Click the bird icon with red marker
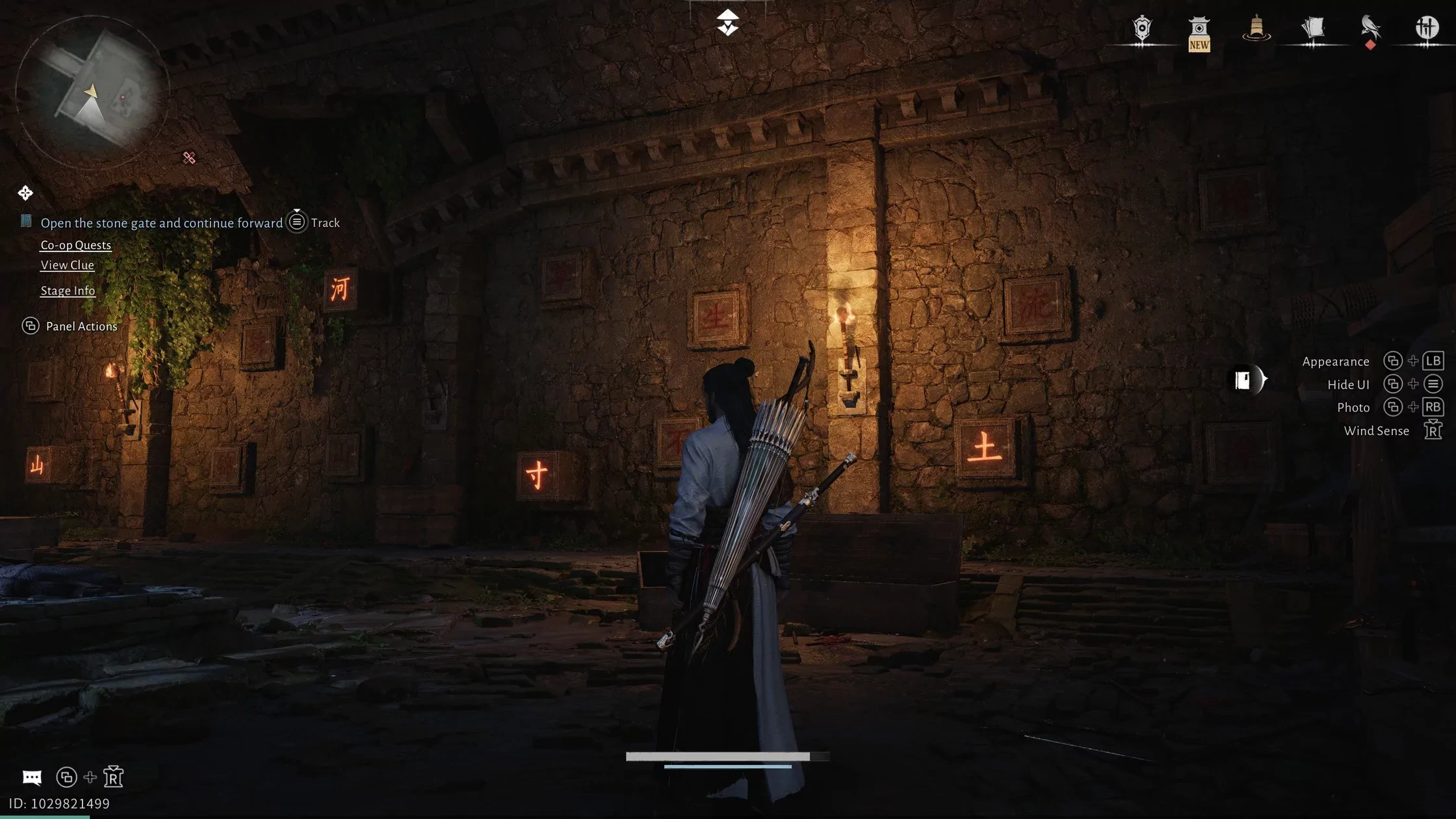 pos(1370,29)
